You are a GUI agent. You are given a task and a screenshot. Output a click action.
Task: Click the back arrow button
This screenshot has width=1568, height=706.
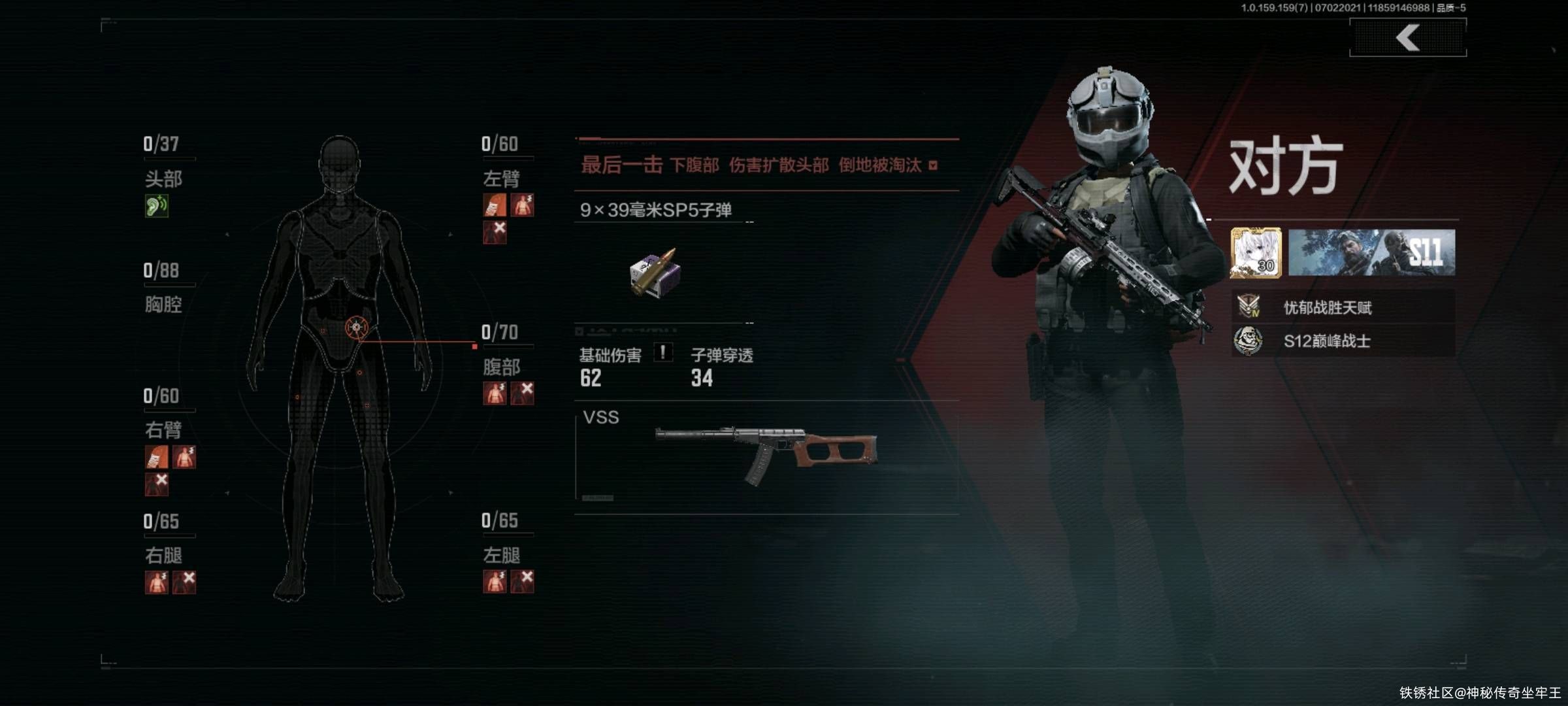click(x=1408, y=38)
